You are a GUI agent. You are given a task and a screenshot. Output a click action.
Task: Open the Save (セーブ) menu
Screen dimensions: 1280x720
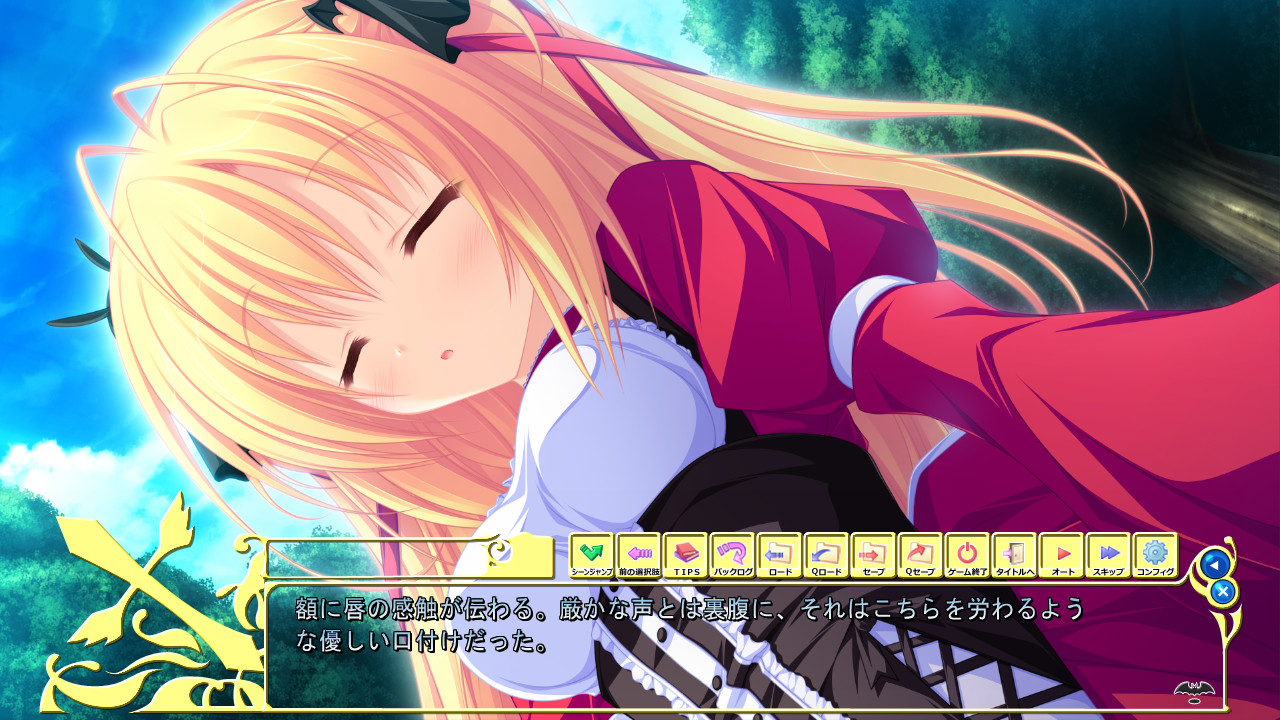pos(873,555)
